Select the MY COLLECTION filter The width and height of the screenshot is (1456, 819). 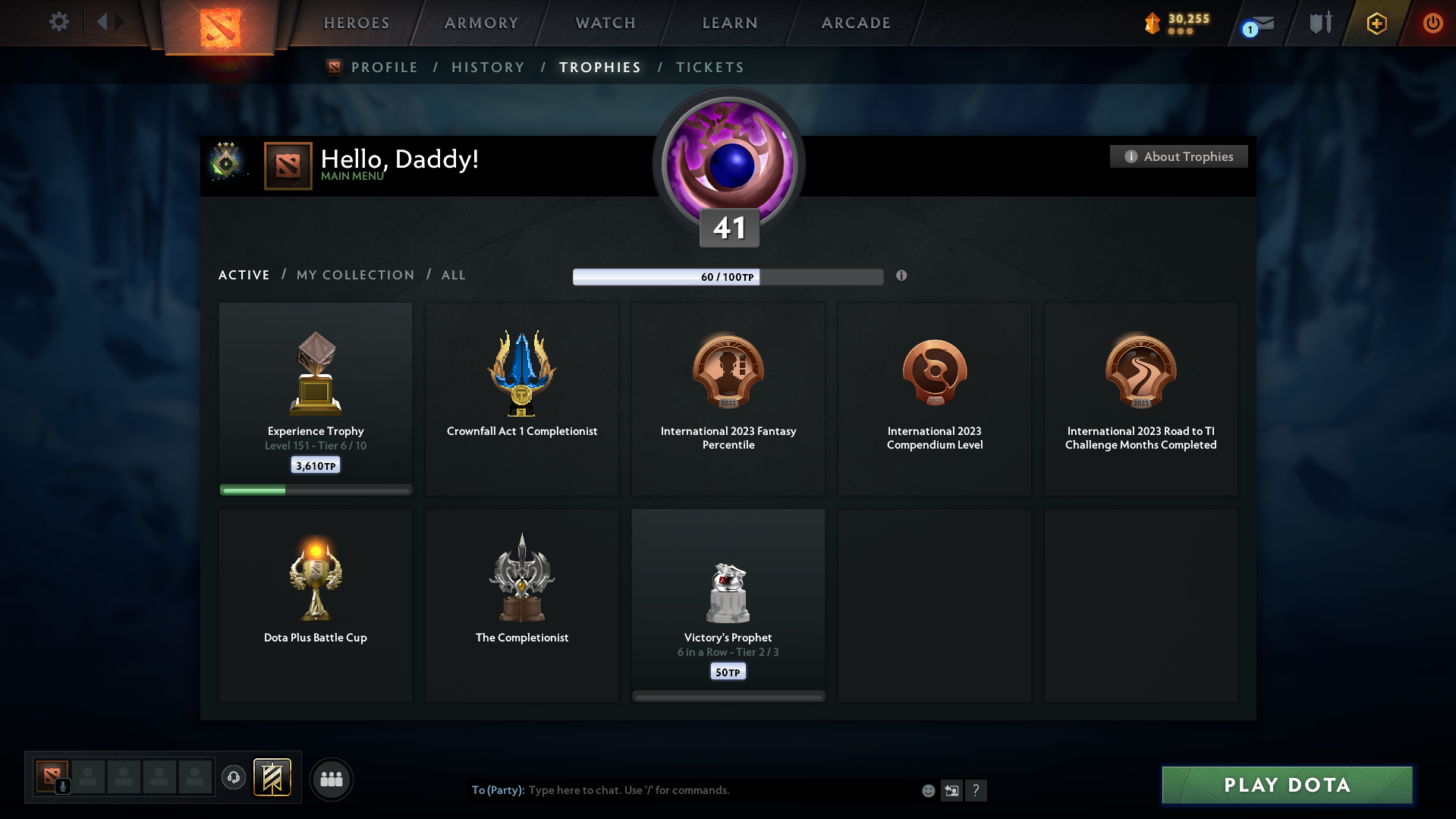pyautogui.click(x=354, y=275)
